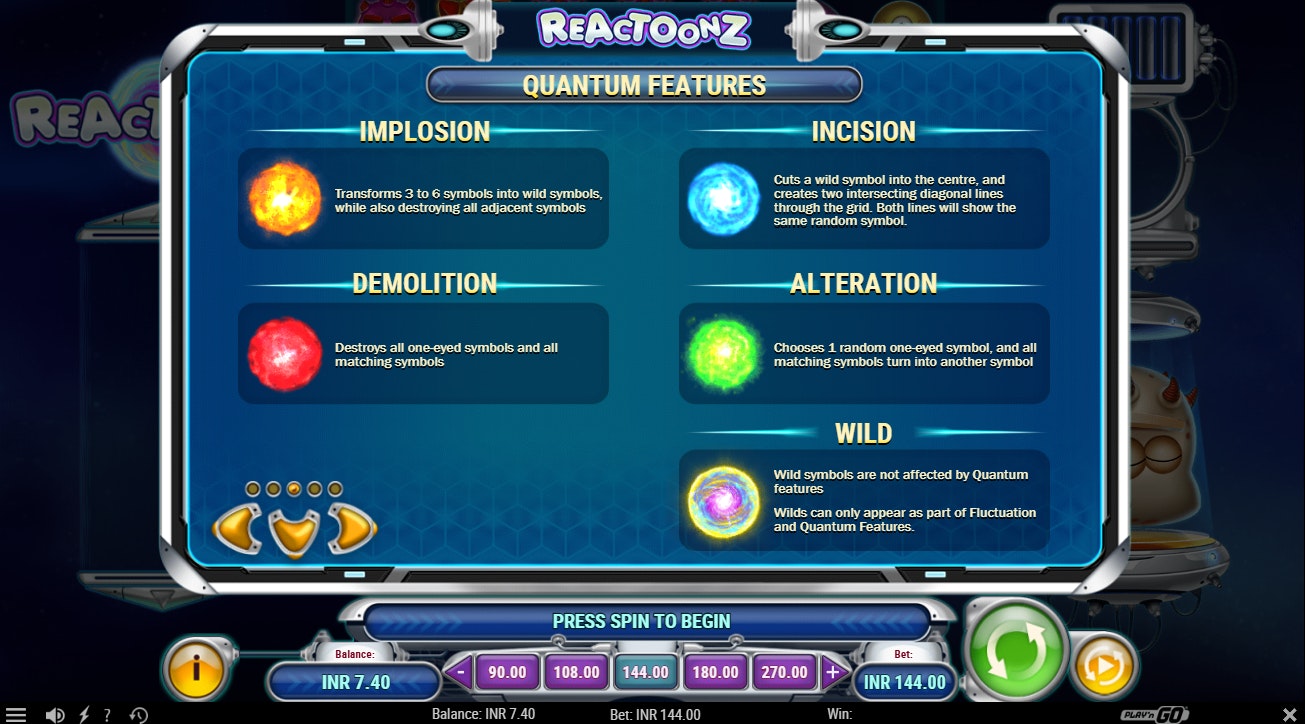Open game history with the clock icon
Screen dimensions: 1305x724
pos(139,714)
